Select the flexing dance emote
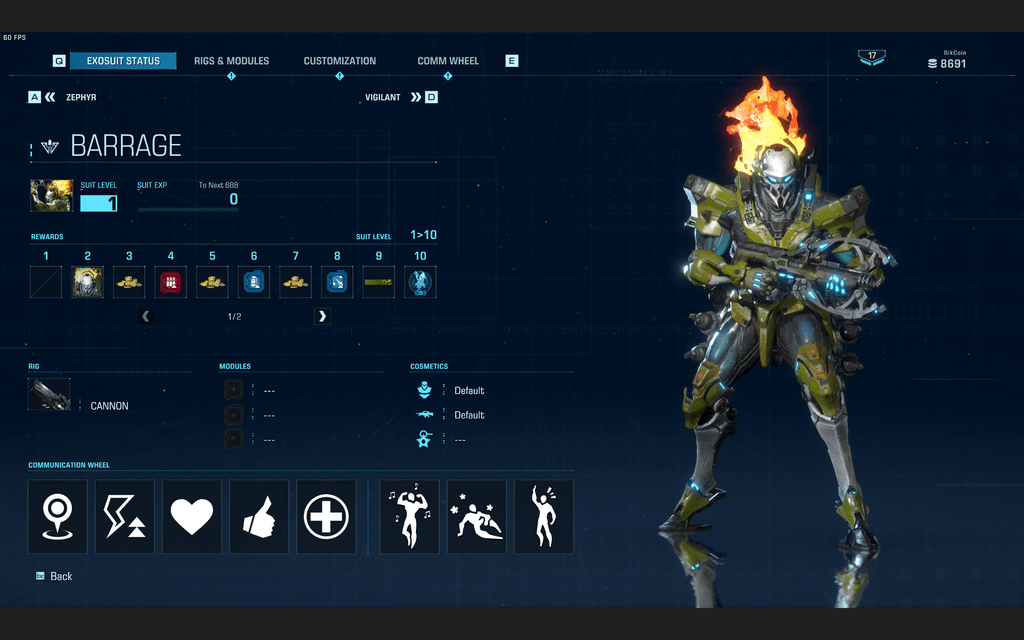The width and height of the screenshot is (1024, 640). pyautogui.click(x=409, y=517)
